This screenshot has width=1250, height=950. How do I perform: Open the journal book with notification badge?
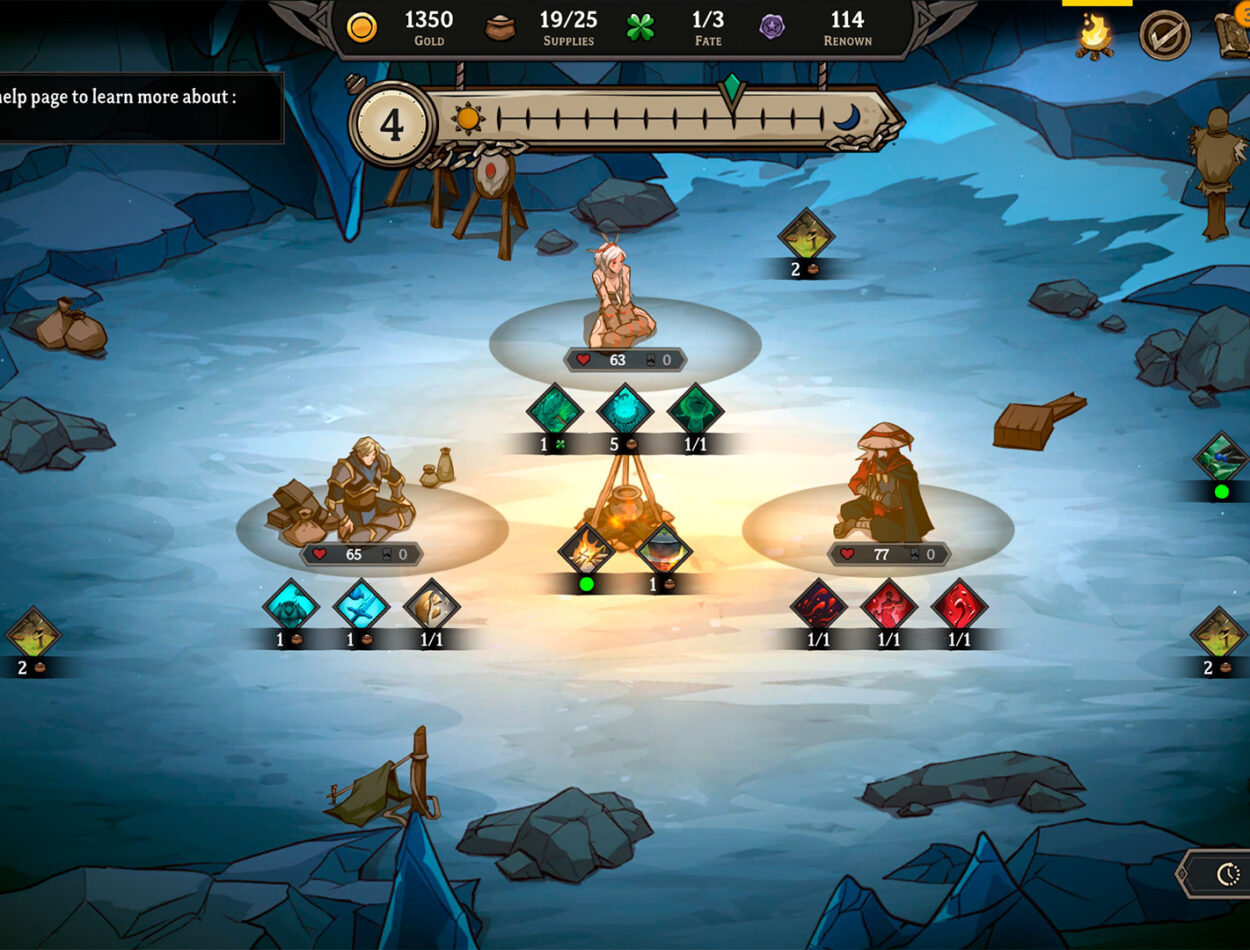point(1233,35)
